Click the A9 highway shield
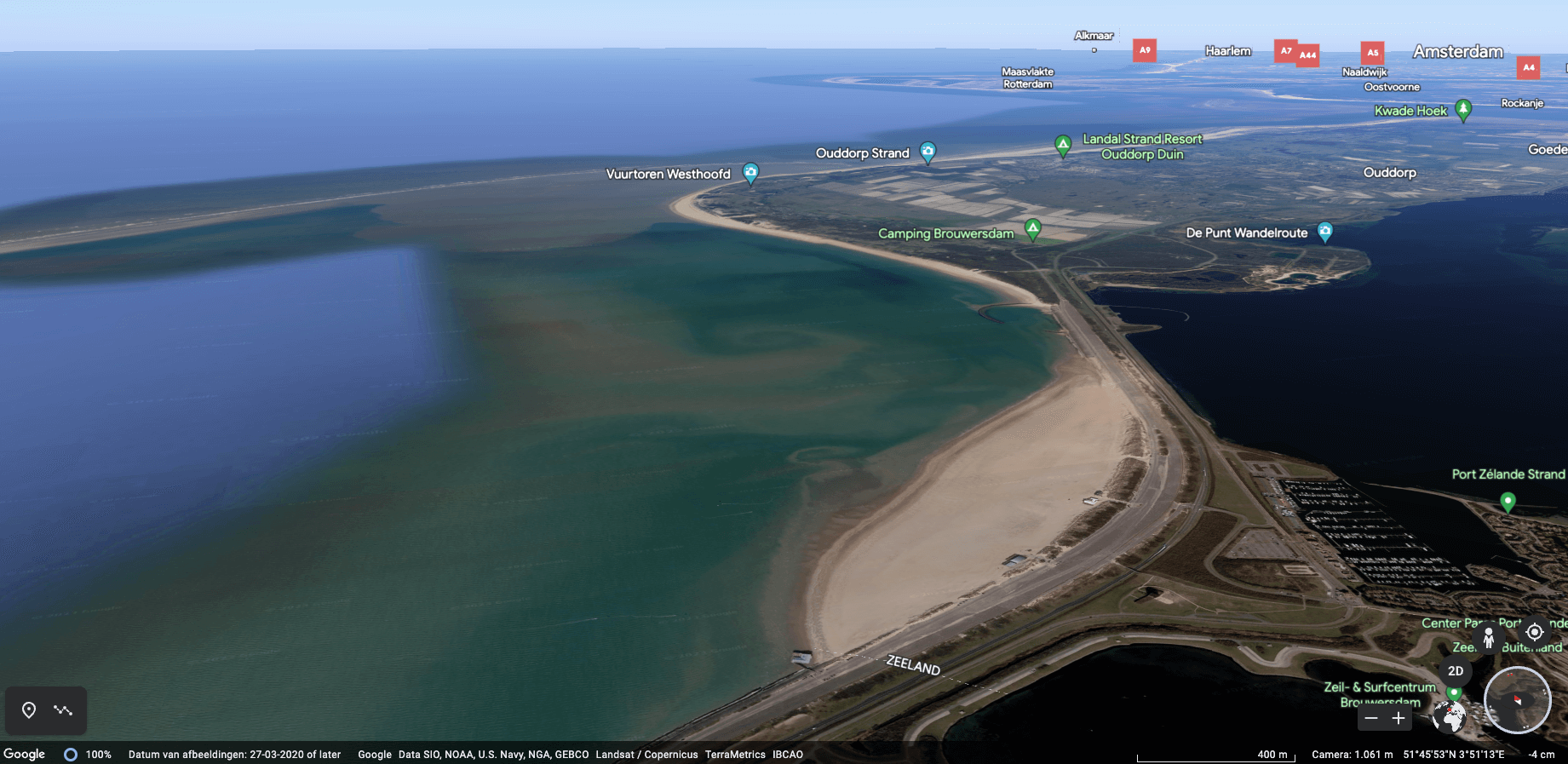The height and width of the screenshot is (764, 1568). point(1145,50)
